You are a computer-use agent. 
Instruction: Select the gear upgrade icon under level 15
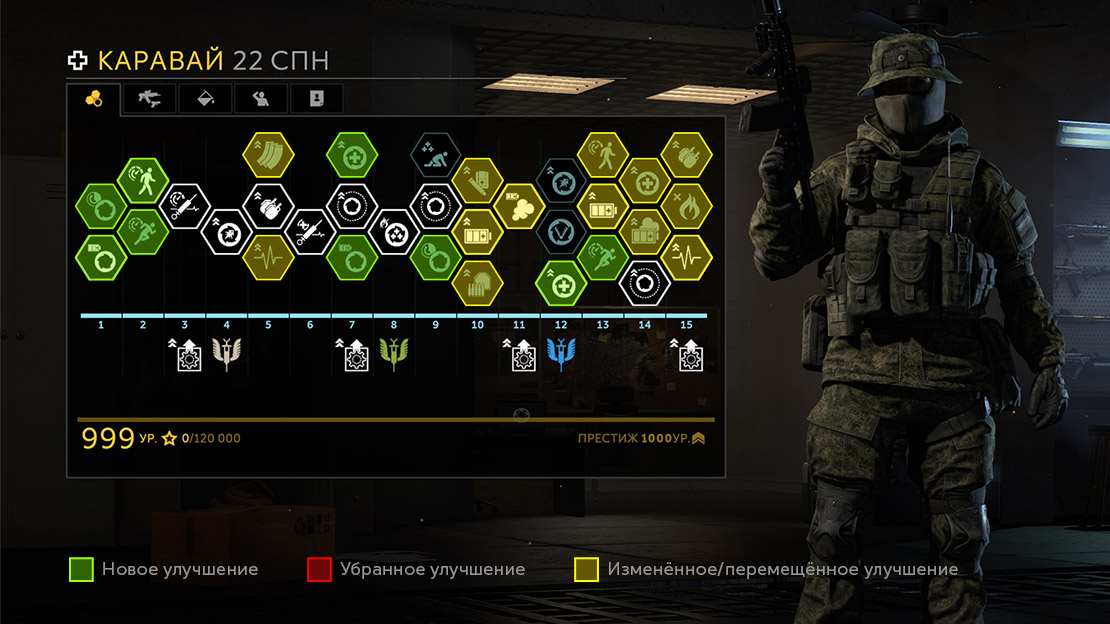pos(688,354)
